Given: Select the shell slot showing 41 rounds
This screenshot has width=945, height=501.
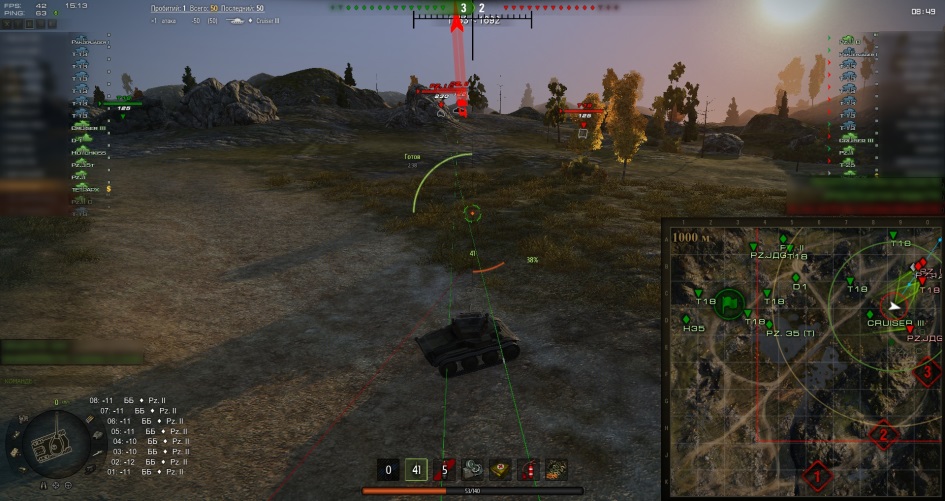Looking at the screenshot, I should click(416, 469).
